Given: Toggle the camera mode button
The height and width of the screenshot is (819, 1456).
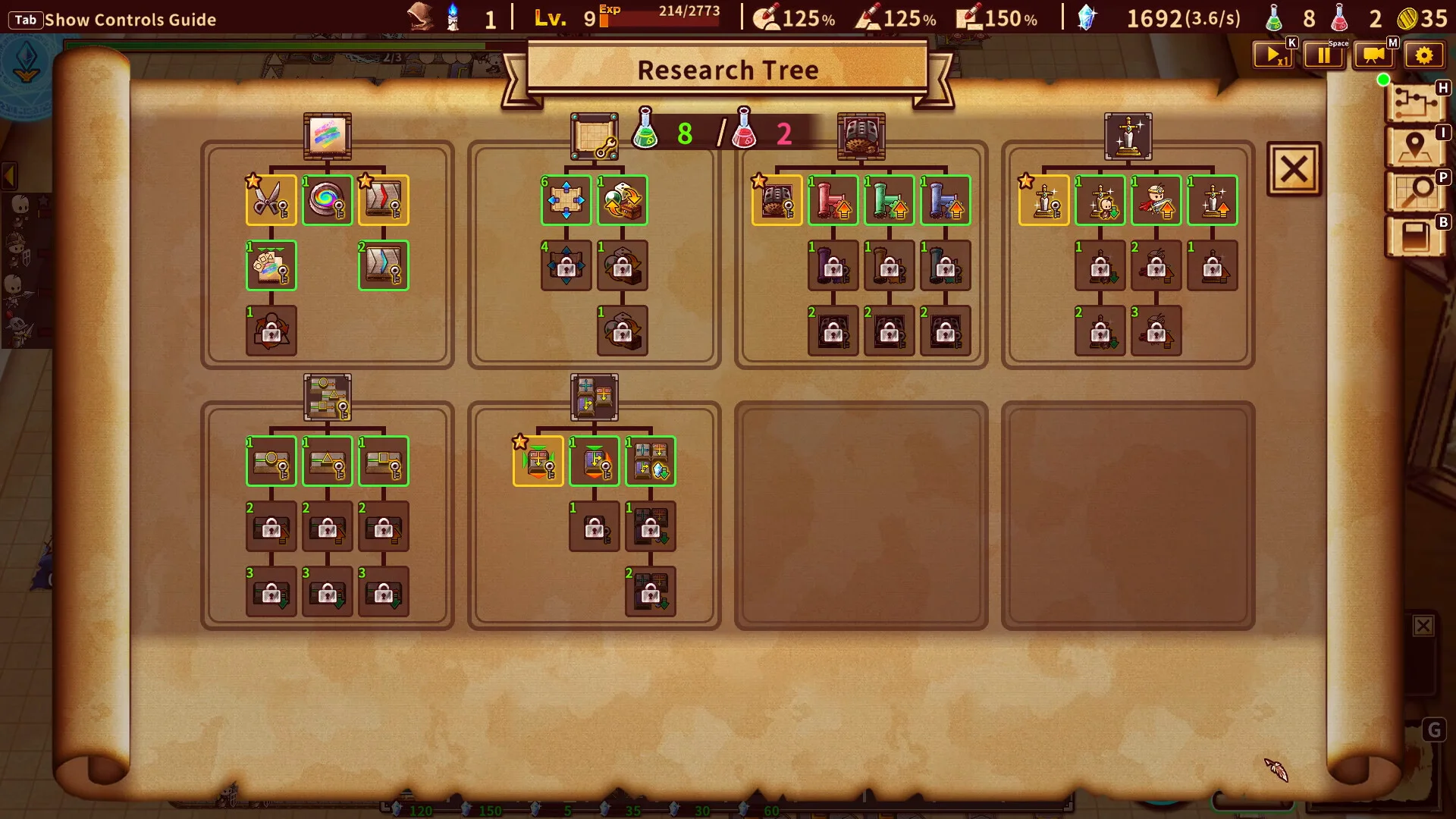Looking at the screenshot, I should click(1373, 55).
